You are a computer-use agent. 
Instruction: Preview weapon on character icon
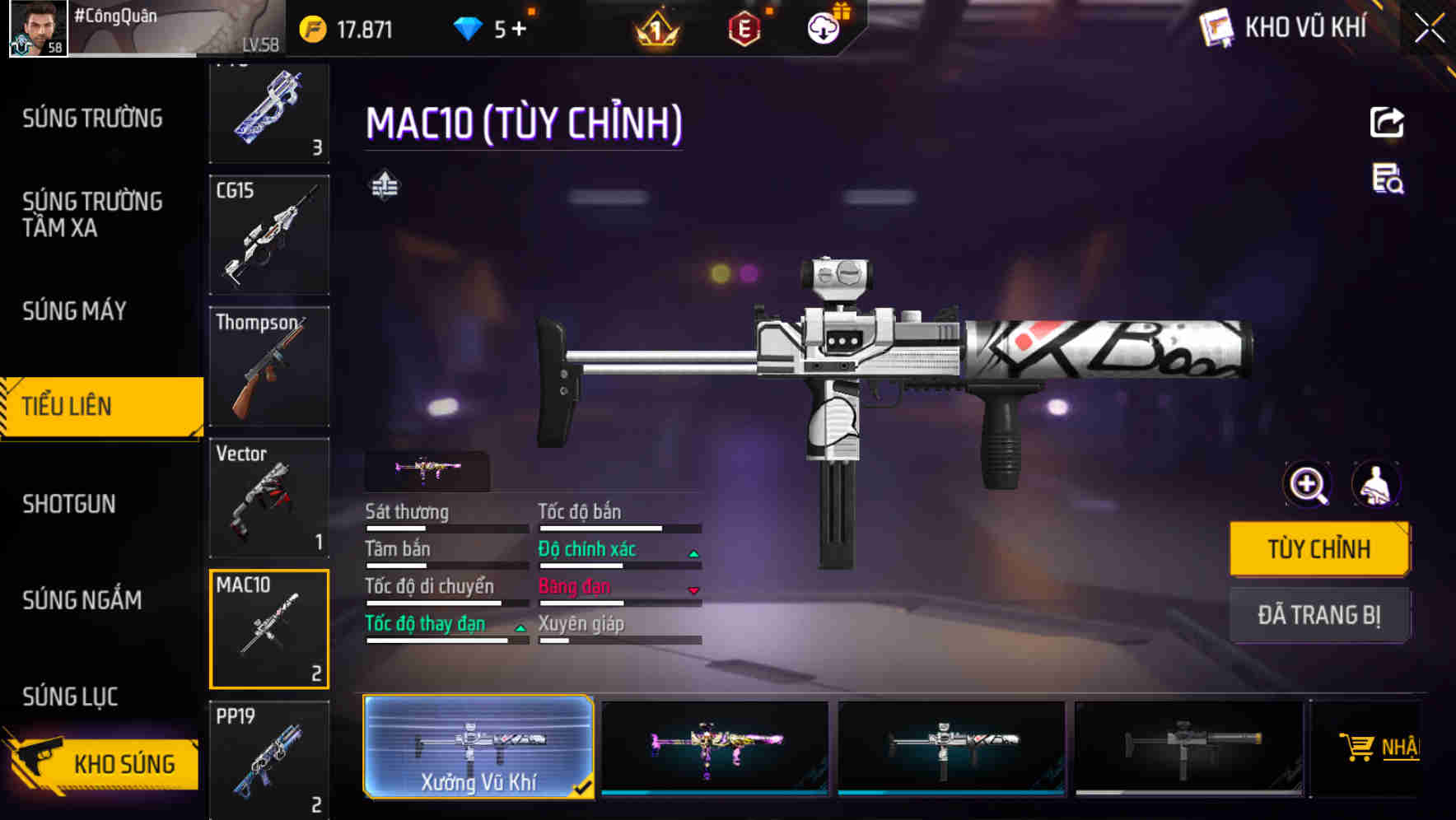pyautogui.click(x=1375, y=484)
